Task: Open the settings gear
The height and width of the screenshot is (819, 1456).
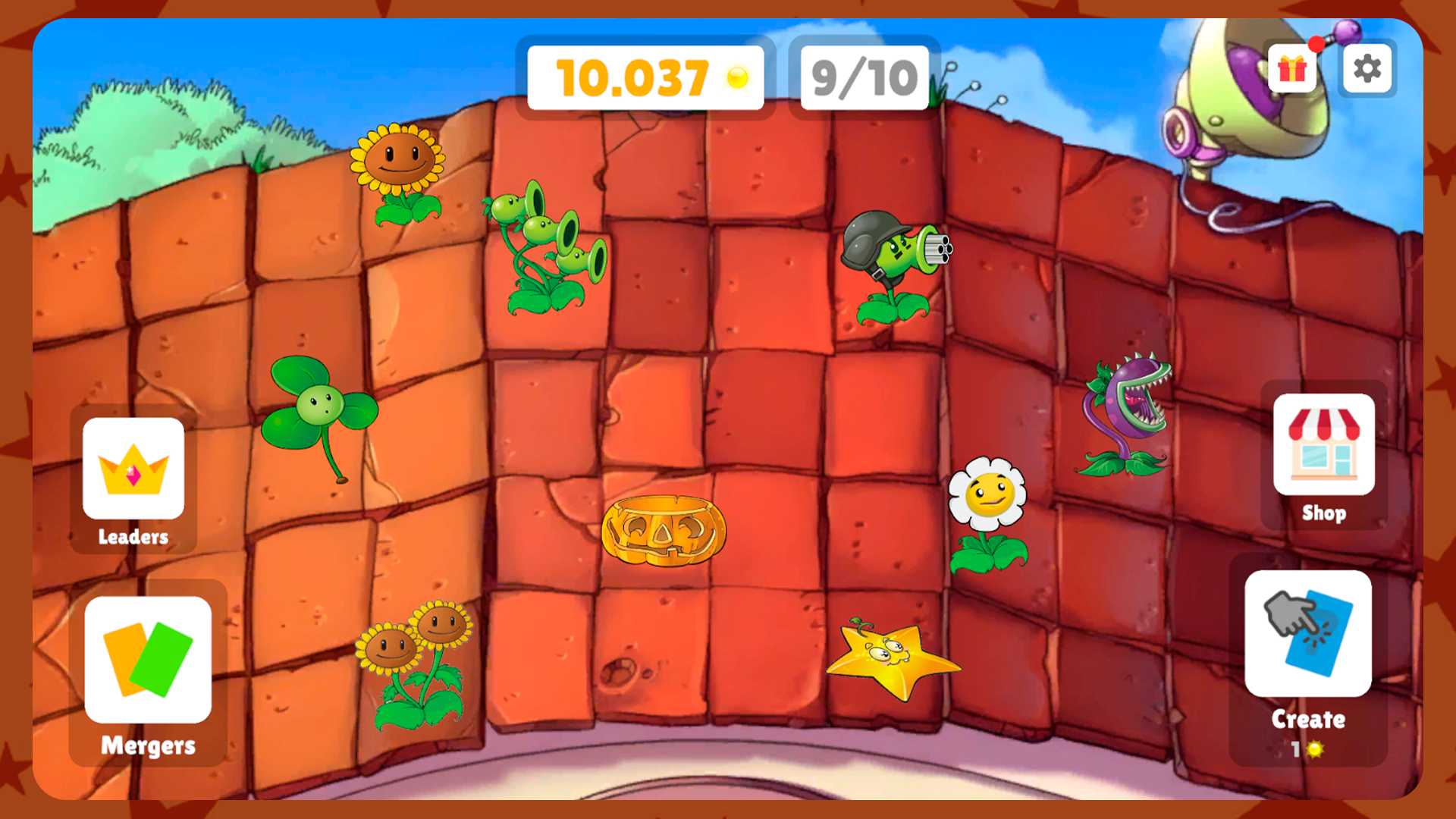Action: tap(1368, 69)
